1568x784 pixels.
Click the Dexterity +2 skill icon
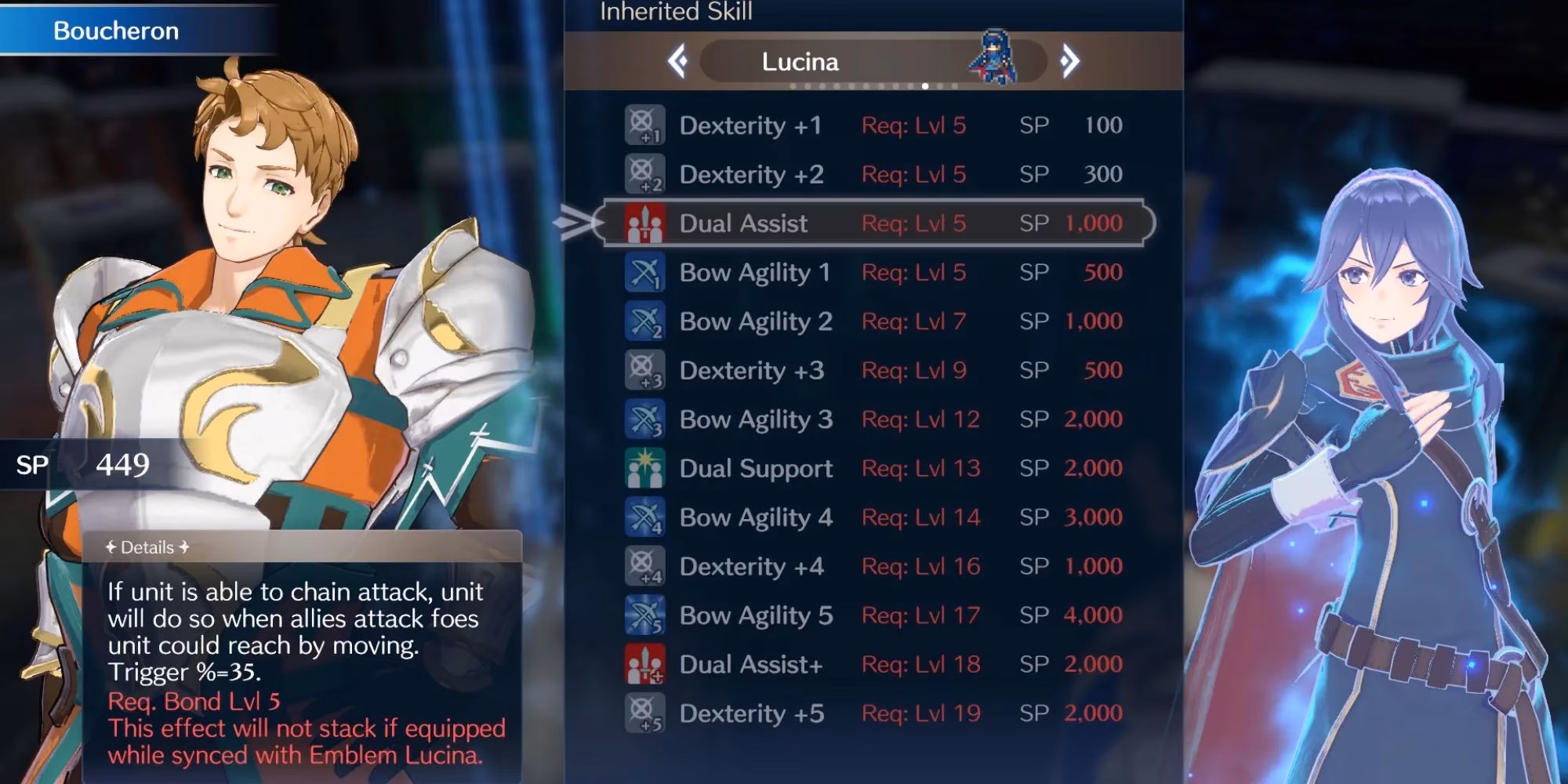tap(643, 174)
